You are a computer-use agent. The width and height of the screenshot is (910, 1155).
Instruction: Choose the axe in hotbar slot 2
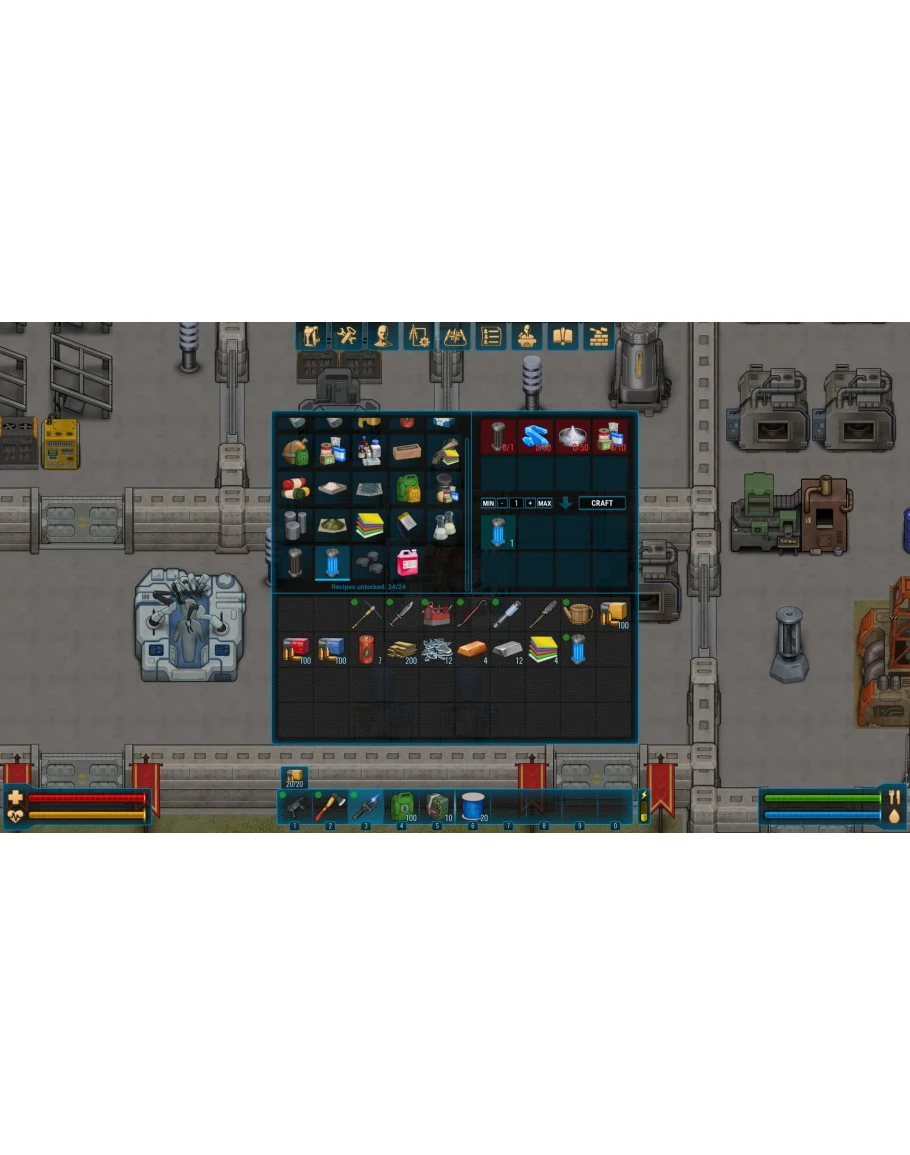coord(330,806)
